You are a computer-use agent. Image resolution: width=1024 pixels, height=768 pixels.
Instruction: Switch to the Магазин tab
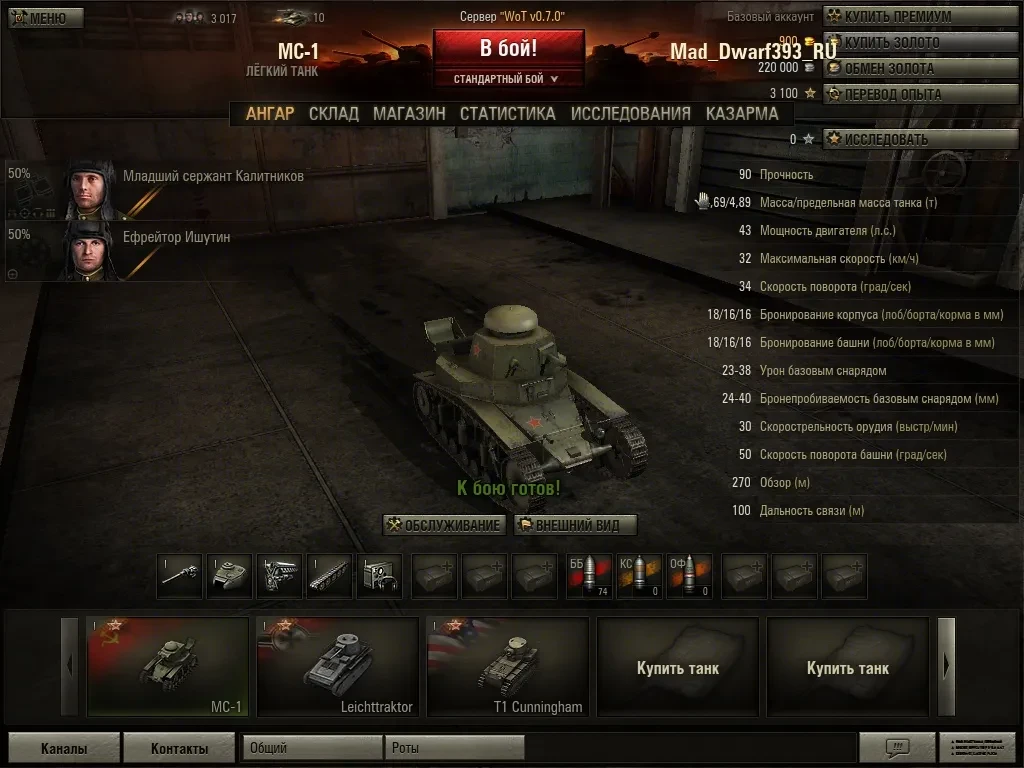pos(409,113)
